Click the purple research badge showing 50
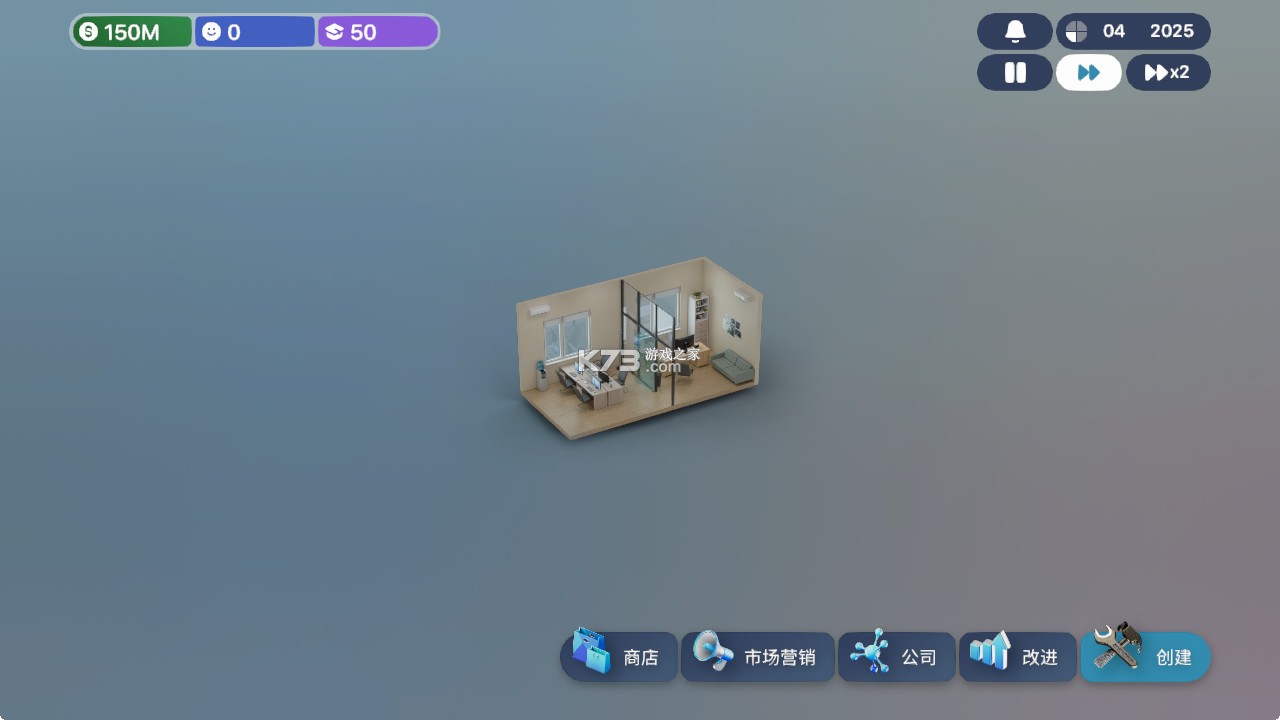 pos(376,31)
